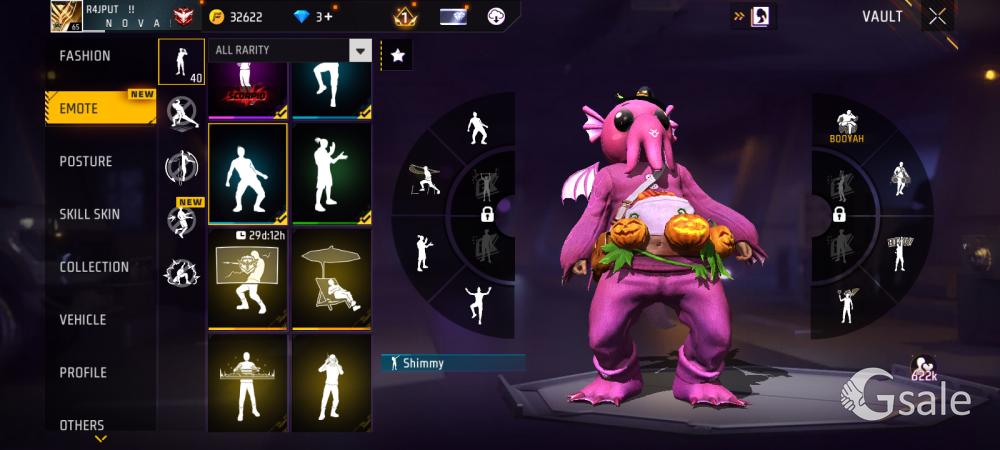Select the emote sub-tab showing 40

pos(181,62)
